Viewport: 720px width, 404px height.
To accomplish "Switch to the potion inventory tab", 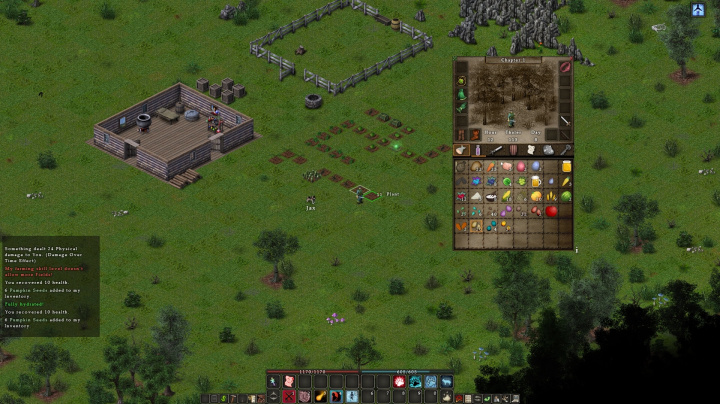I will [x=479, y=150].
